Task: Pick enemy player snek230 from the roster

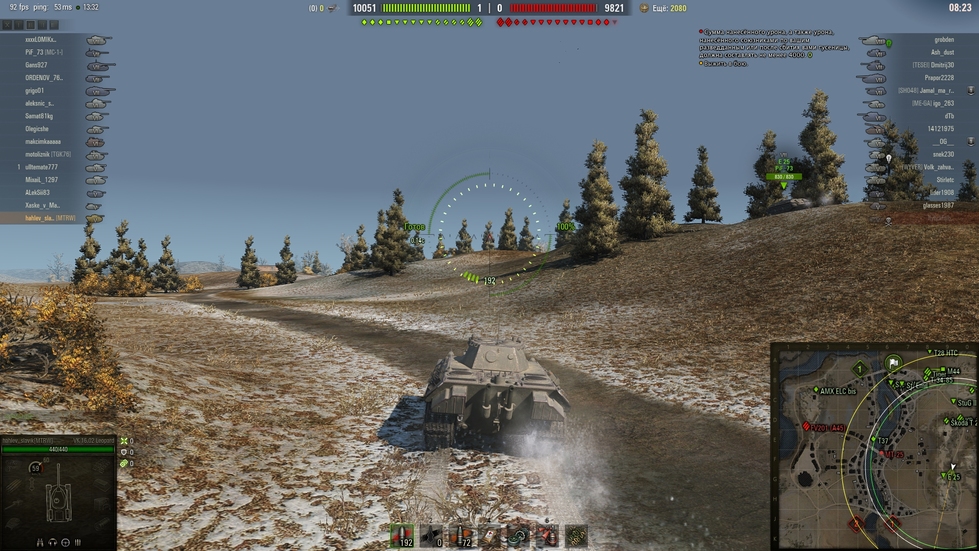Action: coord(943,155)
